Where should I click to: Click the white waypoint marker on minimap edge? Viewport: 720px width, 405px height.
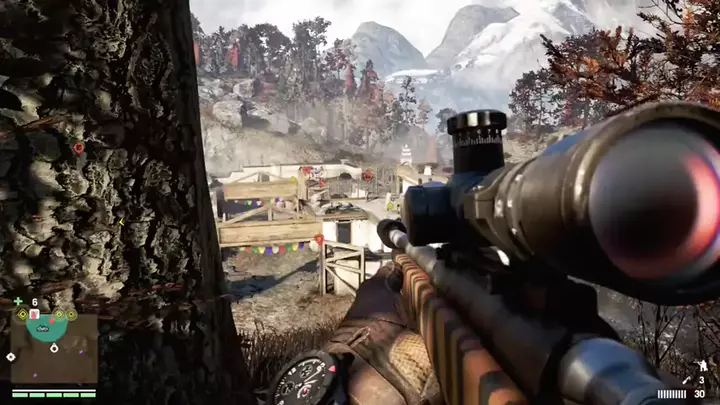[11, 357]
